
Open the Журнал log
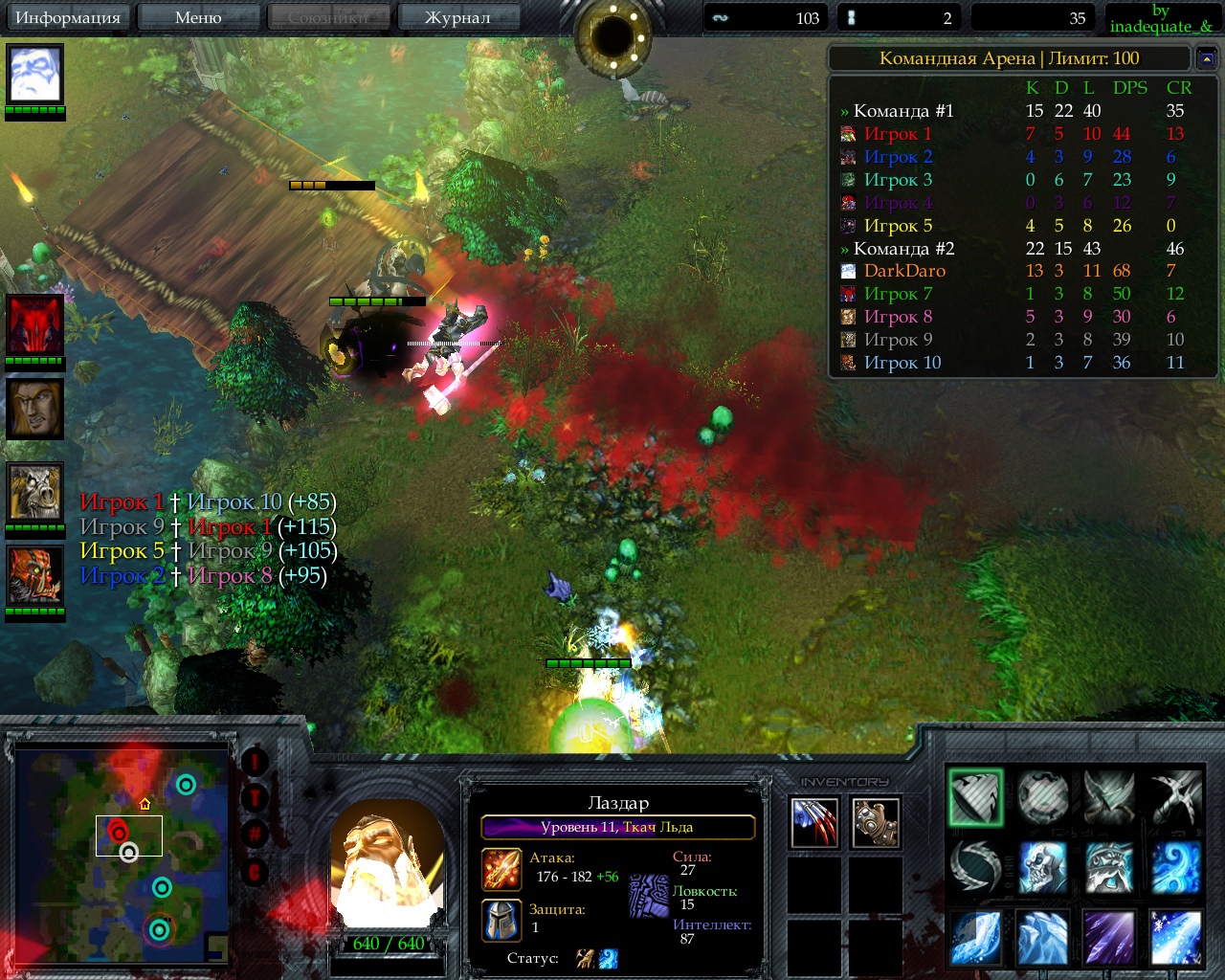pos(457,17)
